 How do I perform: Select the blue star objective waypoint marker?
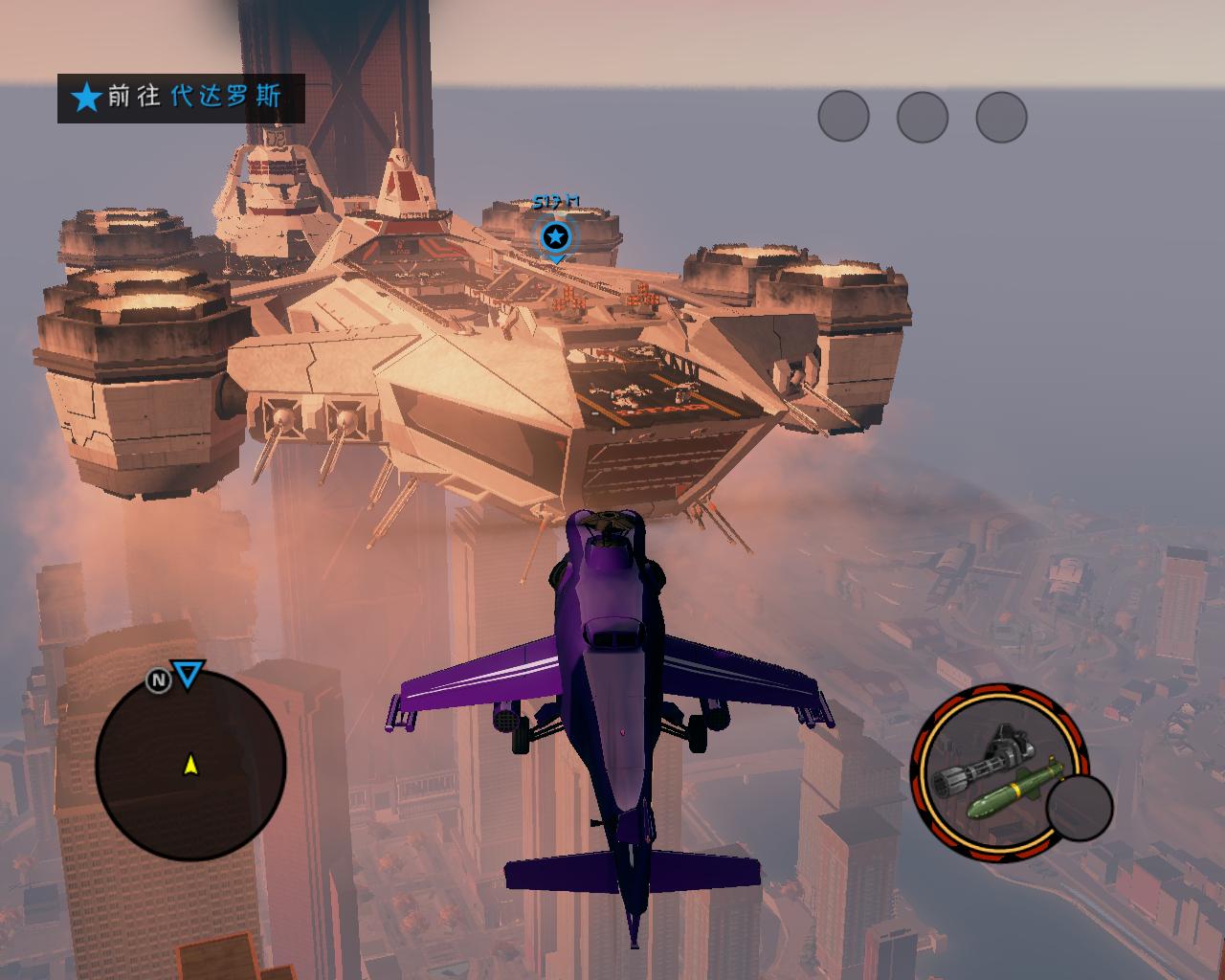(556, 237)
